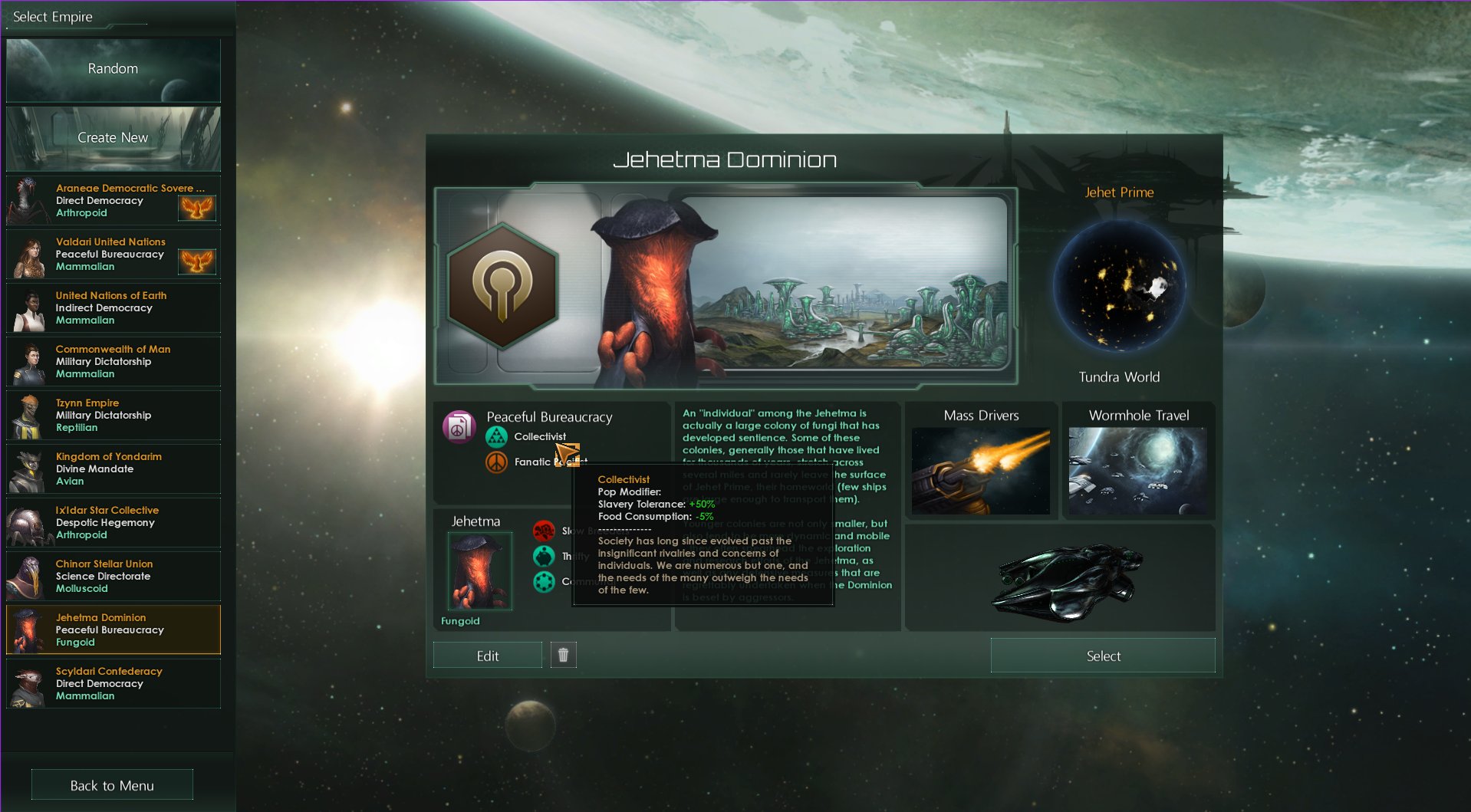Open Create New empire
This screenshot has height=812, width=1471.
tap(112, 138)
